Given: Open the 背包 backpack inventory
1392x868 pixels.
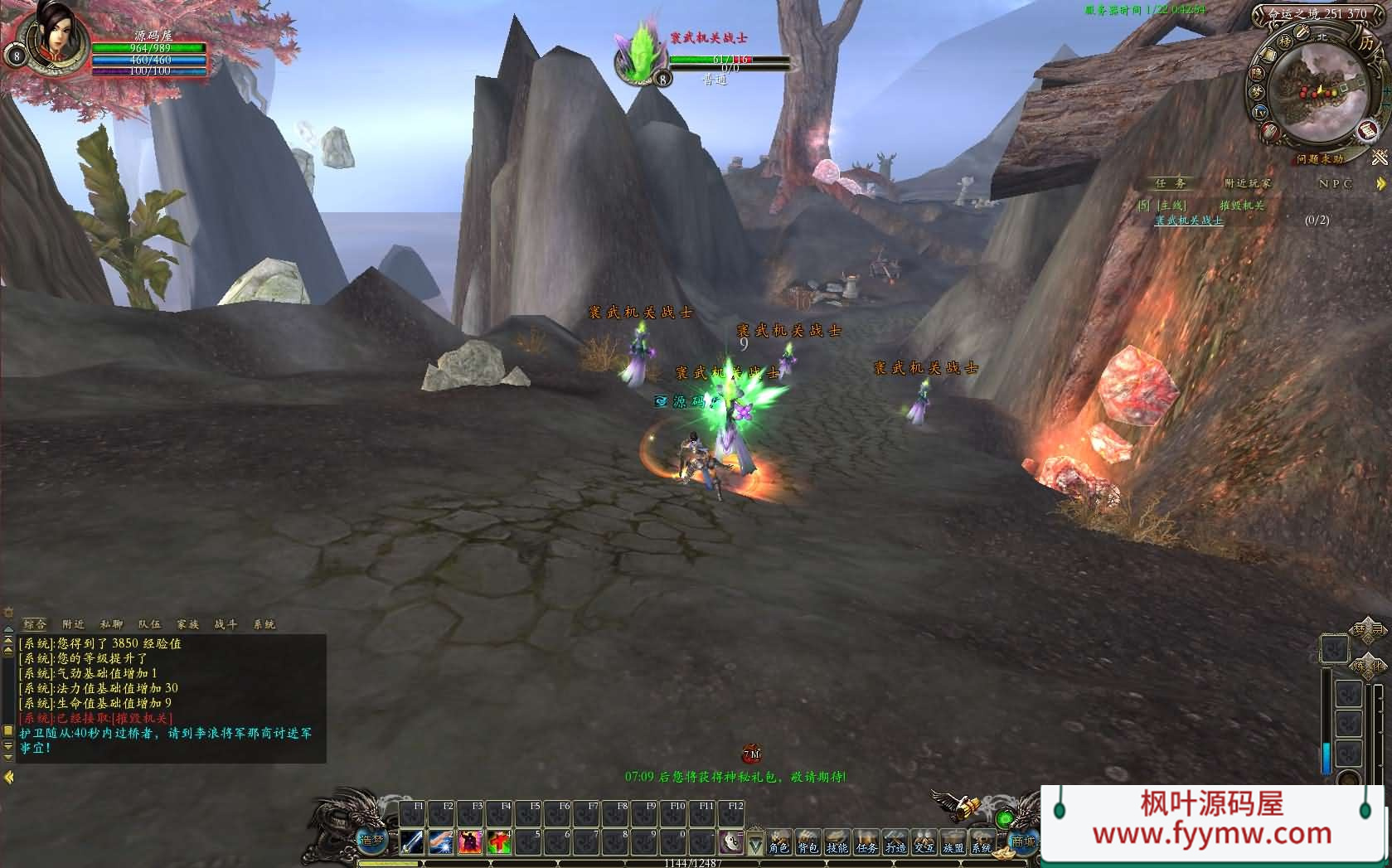Looking at the screenshot, I should [x=808, y=842].
